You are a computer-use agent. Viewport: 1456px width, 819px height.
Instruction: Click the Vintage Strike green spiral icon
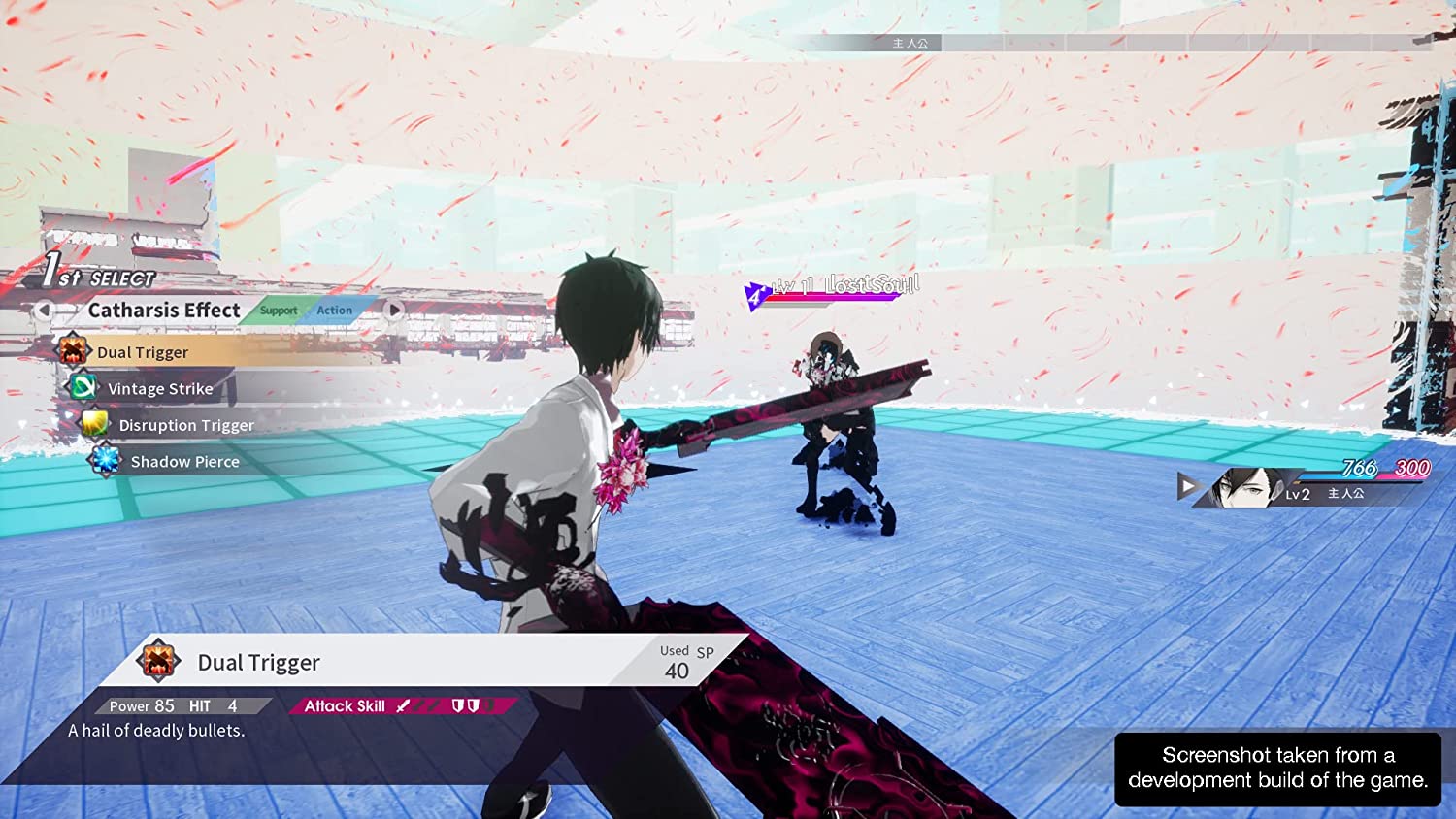click(x=83, y=387)
